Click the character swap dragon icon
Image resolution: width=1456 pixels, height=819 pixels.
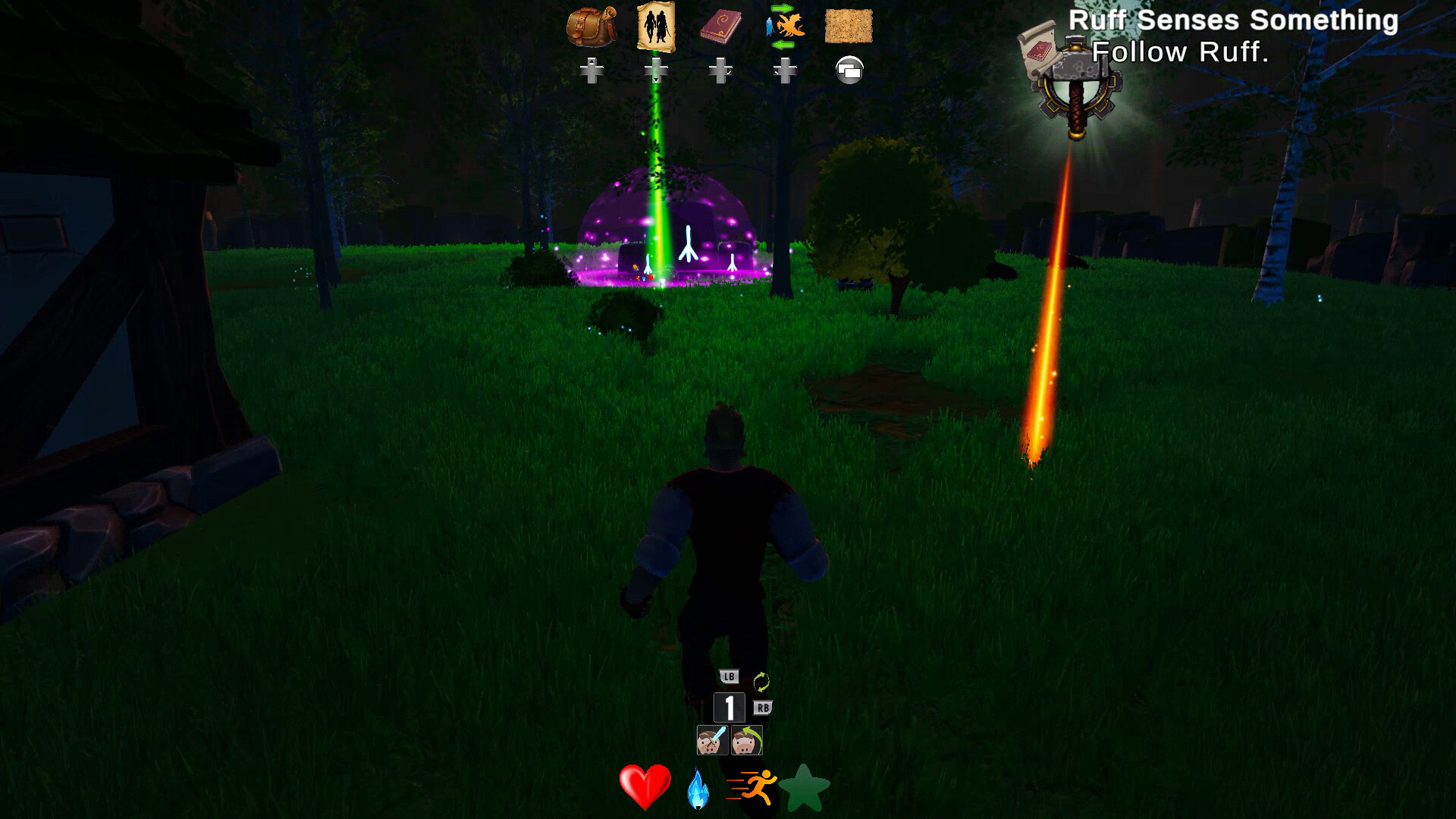(x=785, y=25)
